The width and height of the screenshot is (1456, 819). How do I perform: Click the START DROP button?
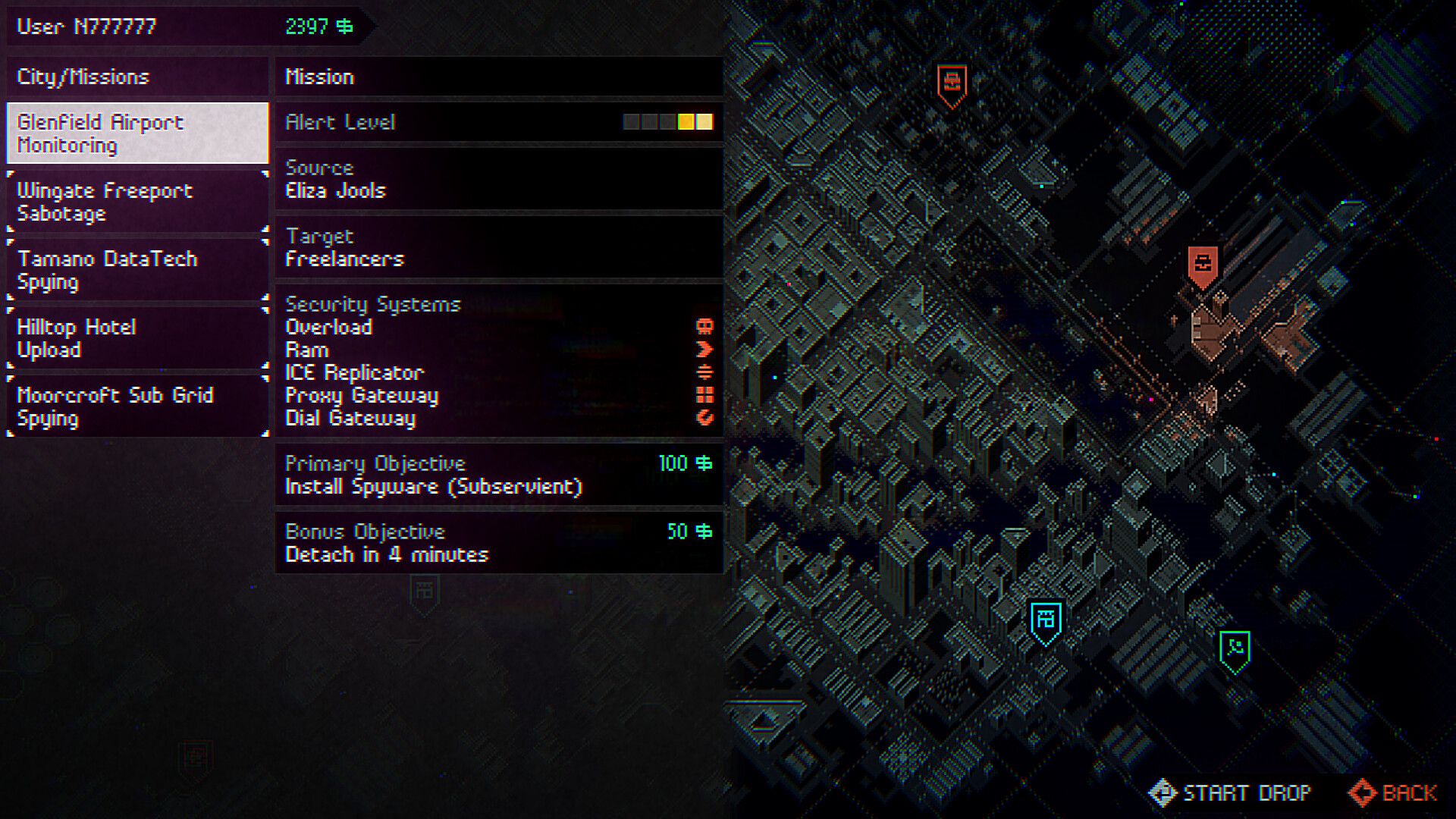tap(1230, 792)
